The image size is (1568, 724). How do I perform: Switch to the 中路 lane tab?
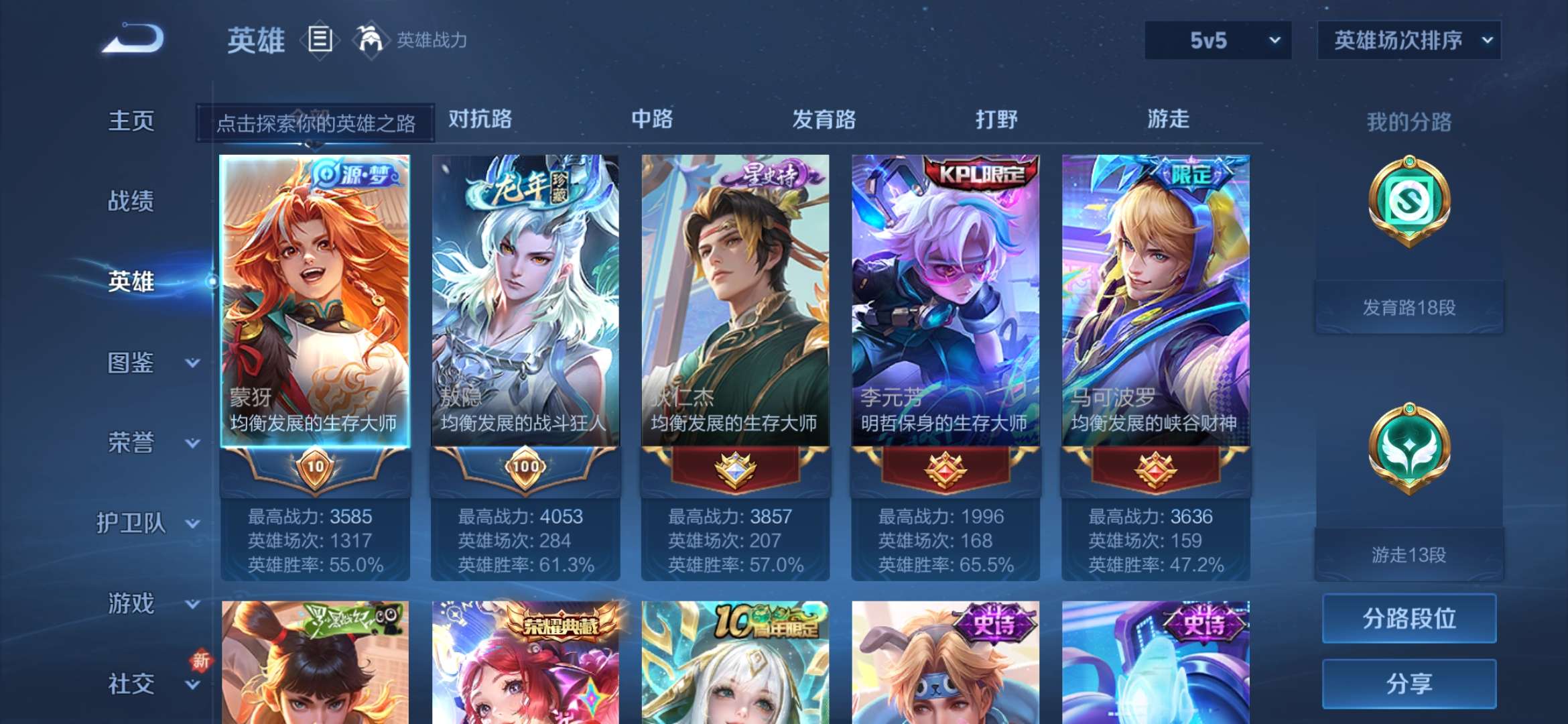point(653,119)
